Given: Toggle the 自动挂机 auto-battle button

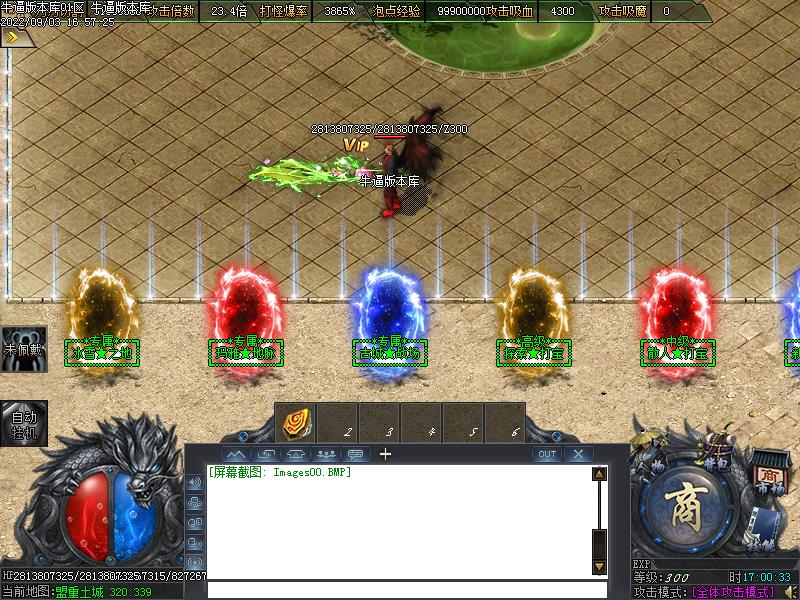Looking at the screenshot, I should (x=22, y=423).
